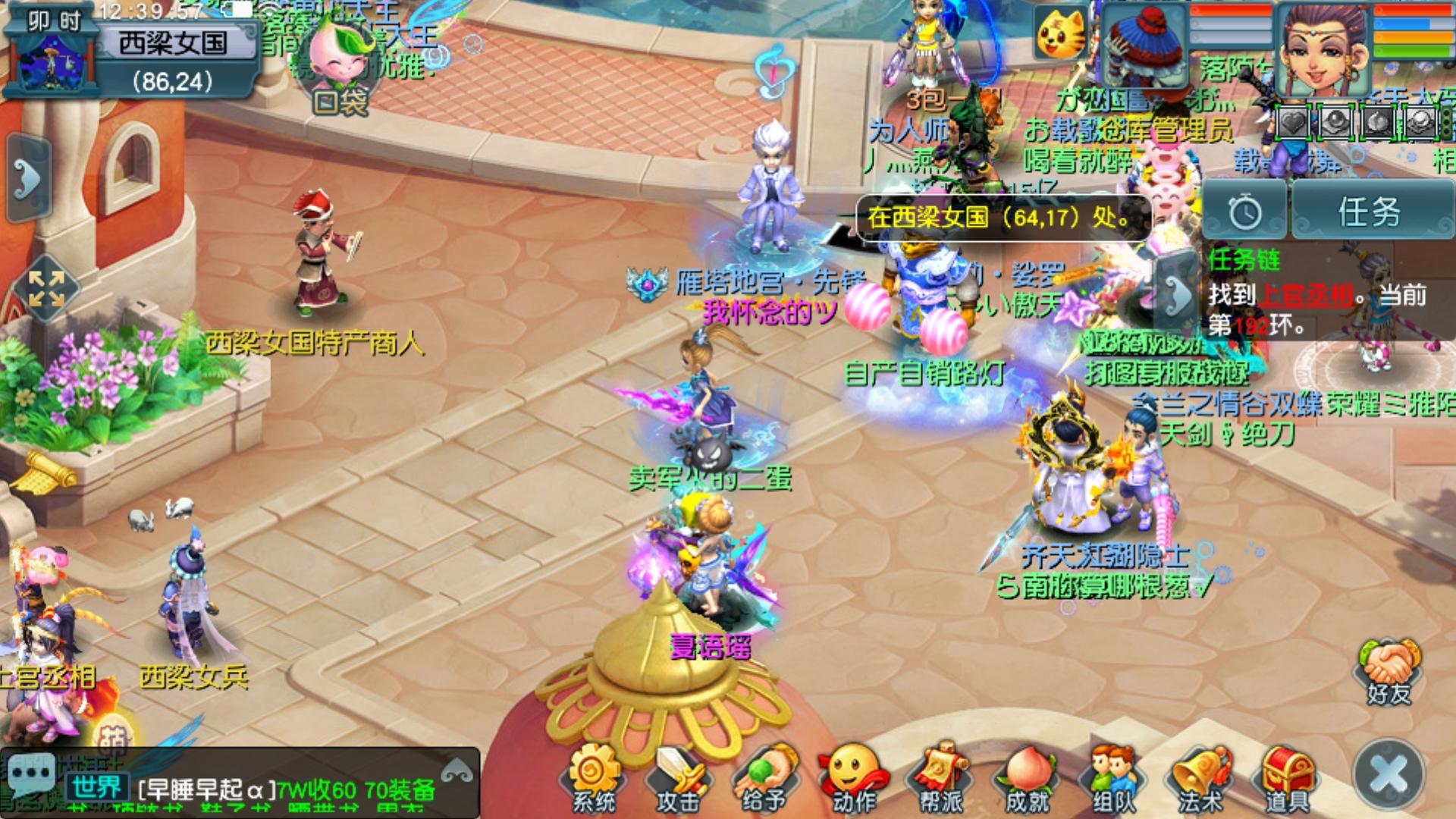Close the bottom menu bar with X

(x=1390, y=775)
